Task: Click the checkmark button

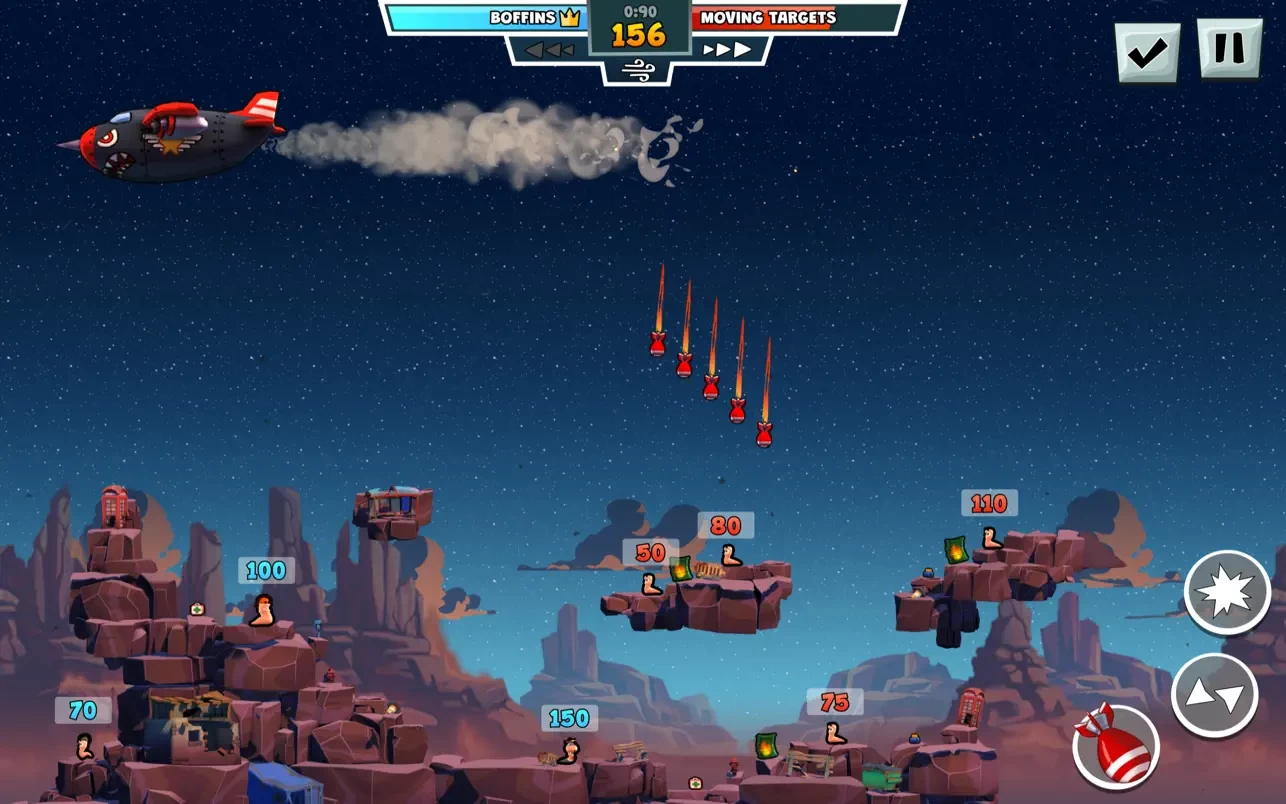Action: 1147,52
